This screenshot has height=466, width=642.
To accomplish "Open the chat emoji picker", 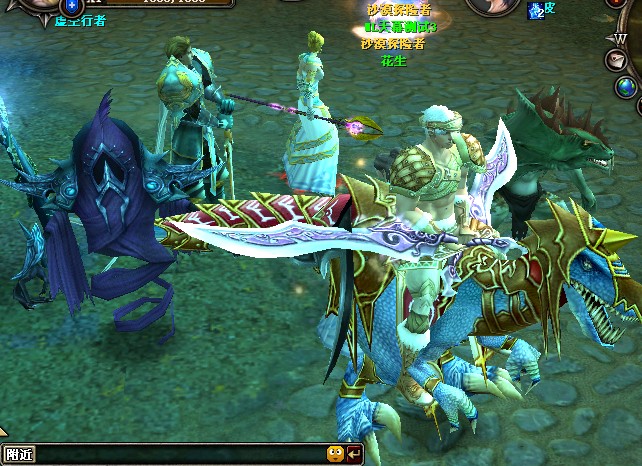I will click(x=335, y=455).
